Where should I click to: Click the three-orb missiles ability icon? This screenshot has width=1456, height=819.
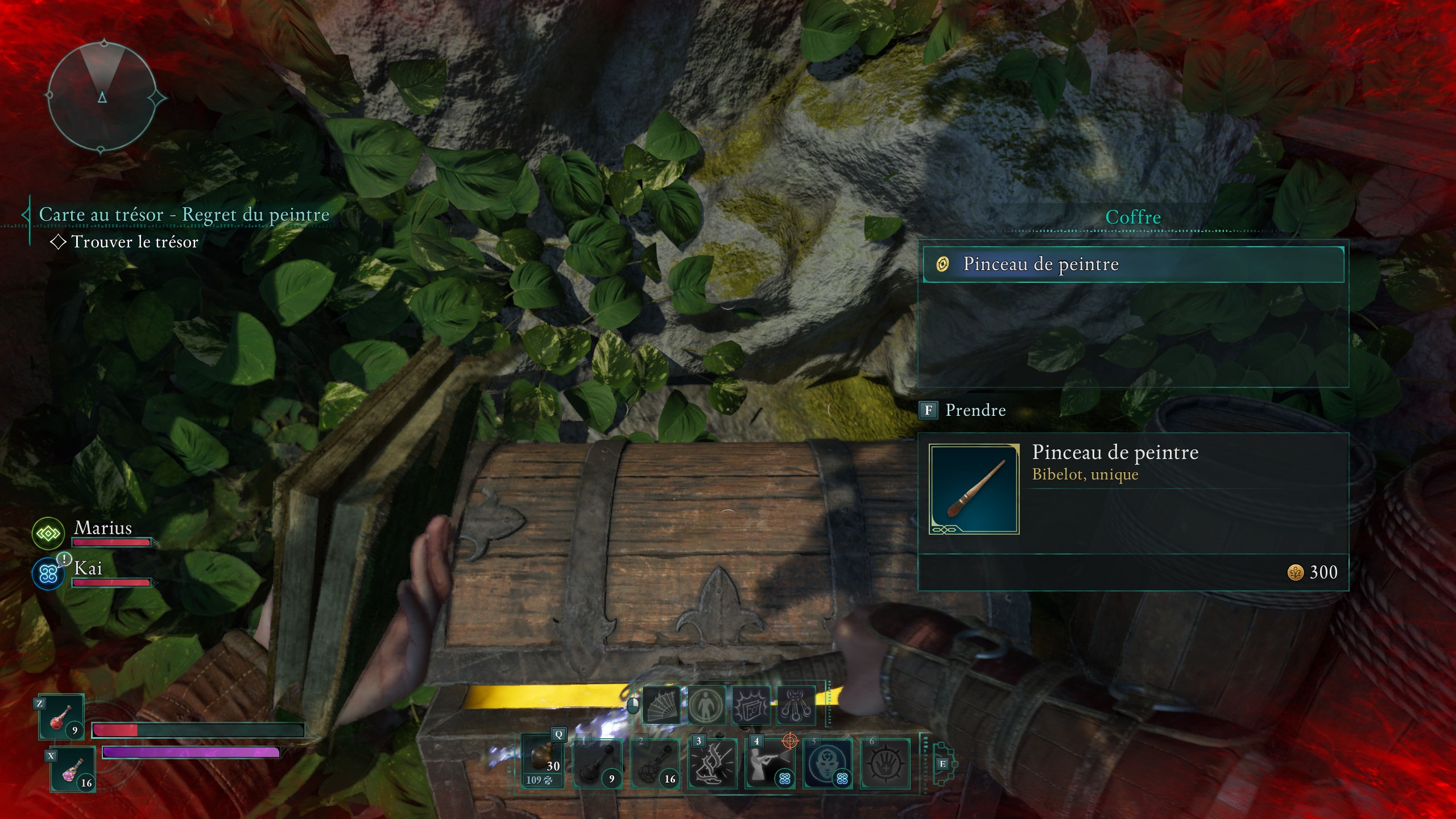795,706
